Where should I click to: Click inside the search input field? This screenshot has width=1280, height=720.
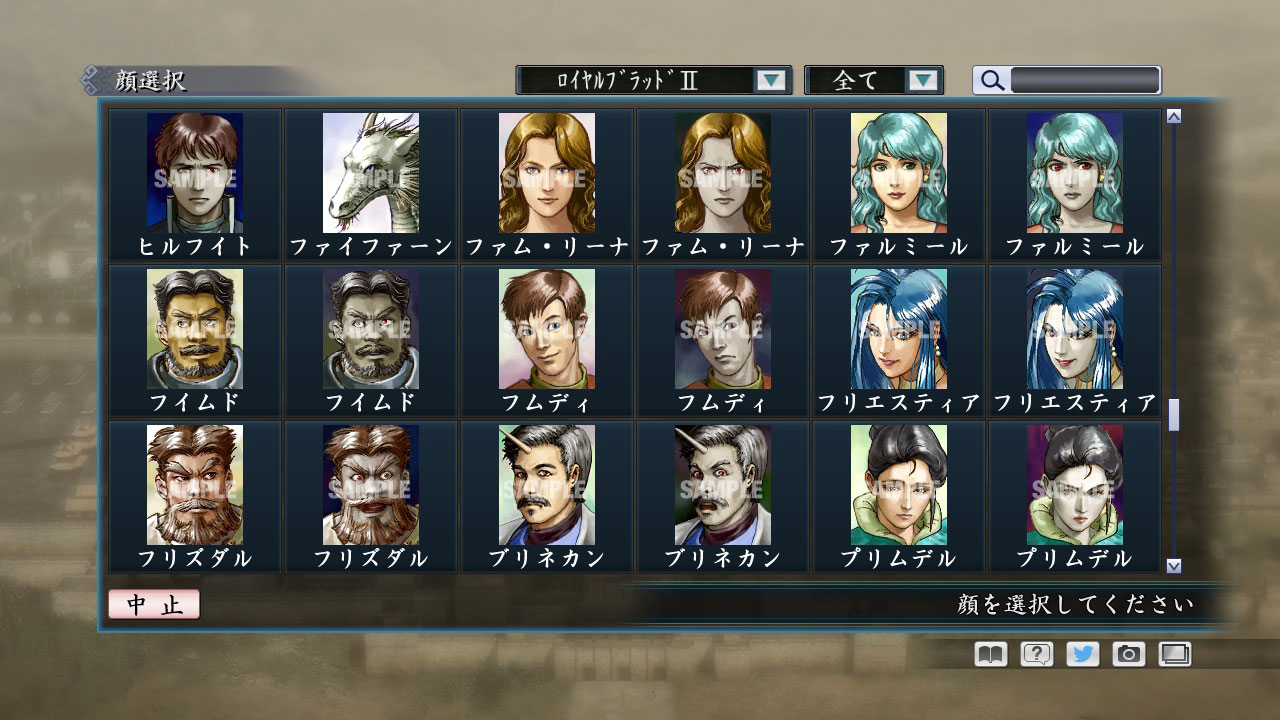click(1085, 79)
